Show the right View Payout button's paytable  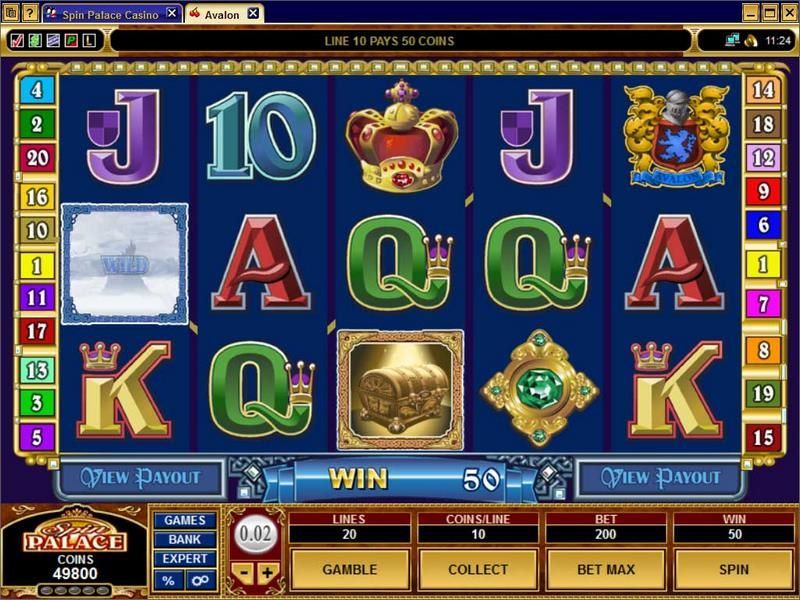[660, 477]
